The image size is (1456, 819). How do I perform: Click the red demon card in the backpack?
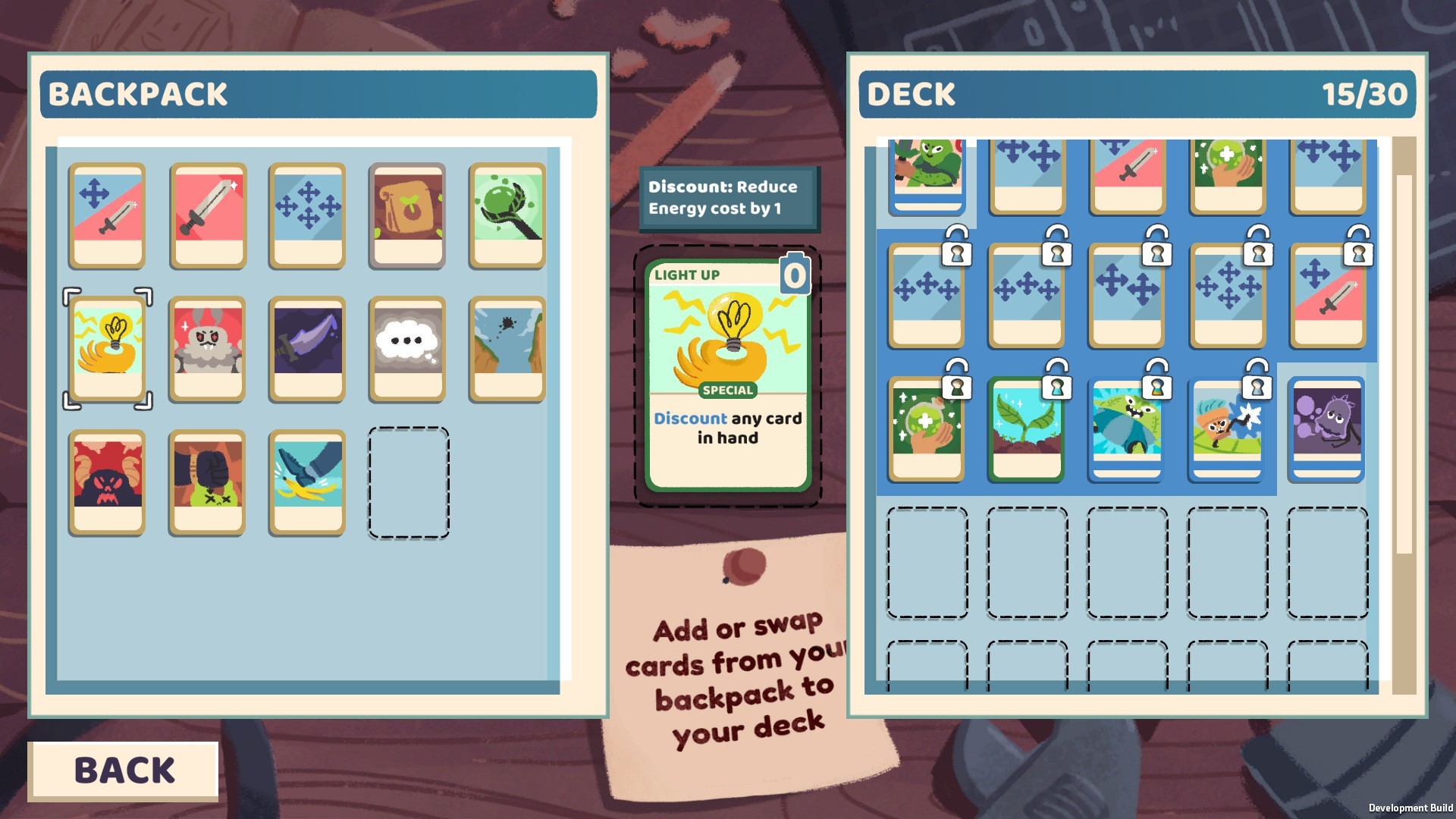107,480
